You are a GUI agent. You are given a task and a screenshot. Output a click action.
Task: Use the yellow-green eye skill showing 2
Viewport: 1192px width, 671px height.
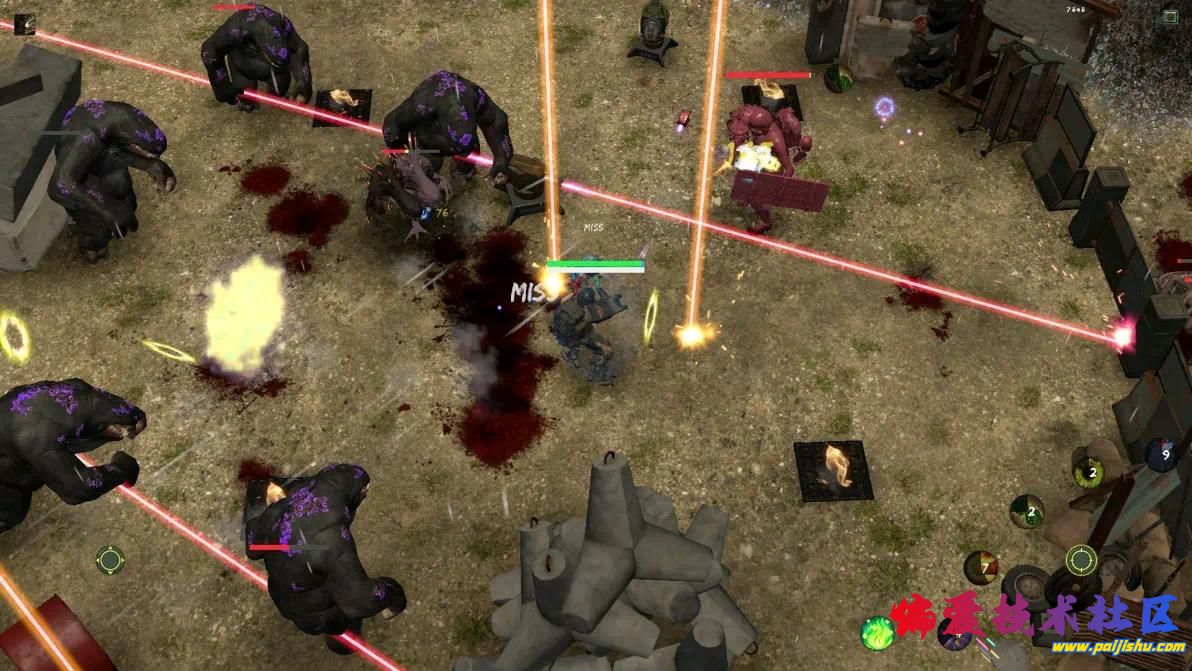1088,471
